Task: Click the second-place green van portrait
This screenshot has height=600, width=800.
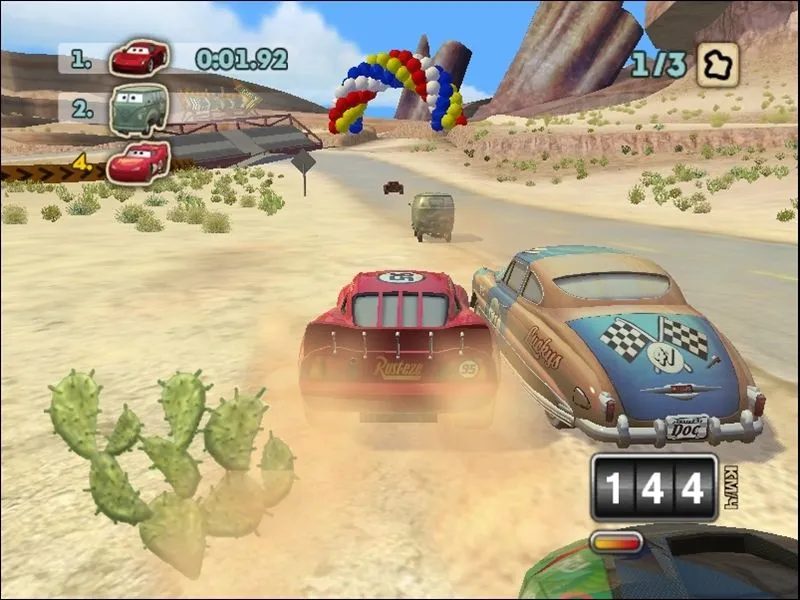Action: point(138,108)
